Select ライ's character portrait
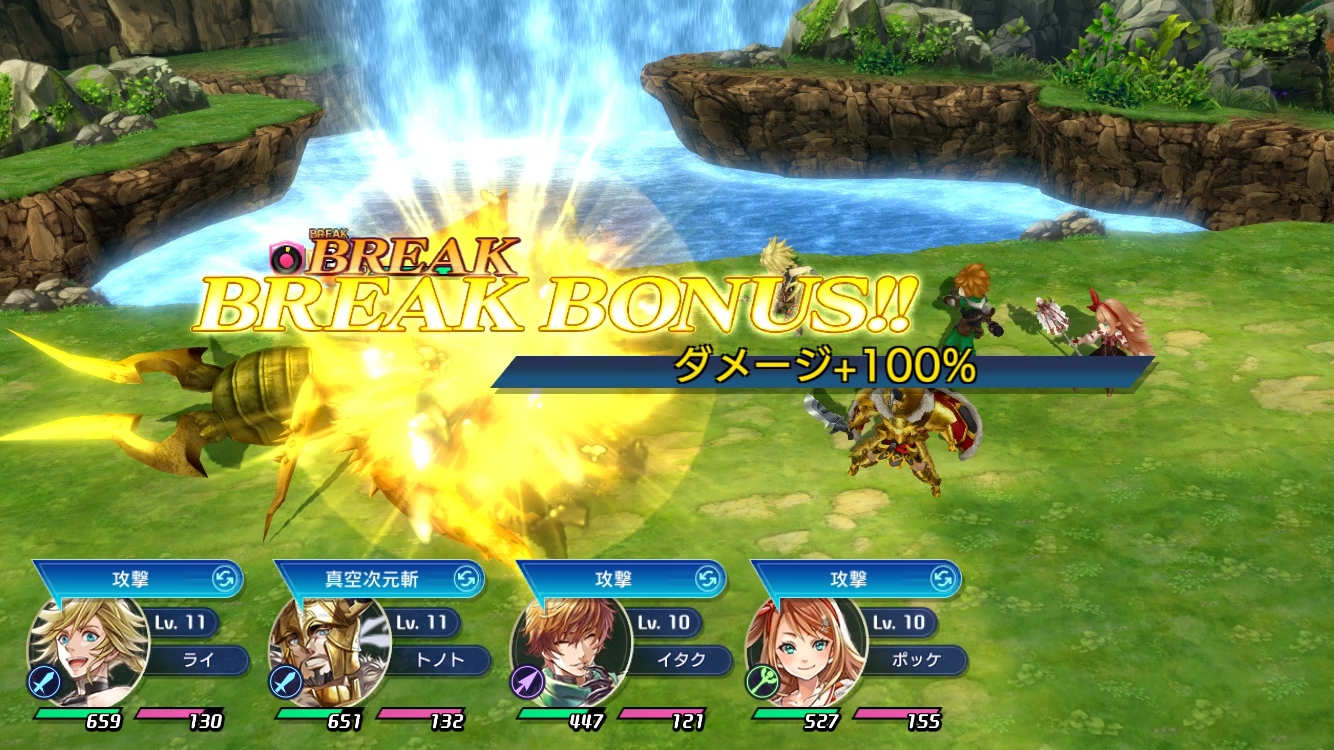The width and height of the screenshot is (1334, 750). click(x=88, y=651)
